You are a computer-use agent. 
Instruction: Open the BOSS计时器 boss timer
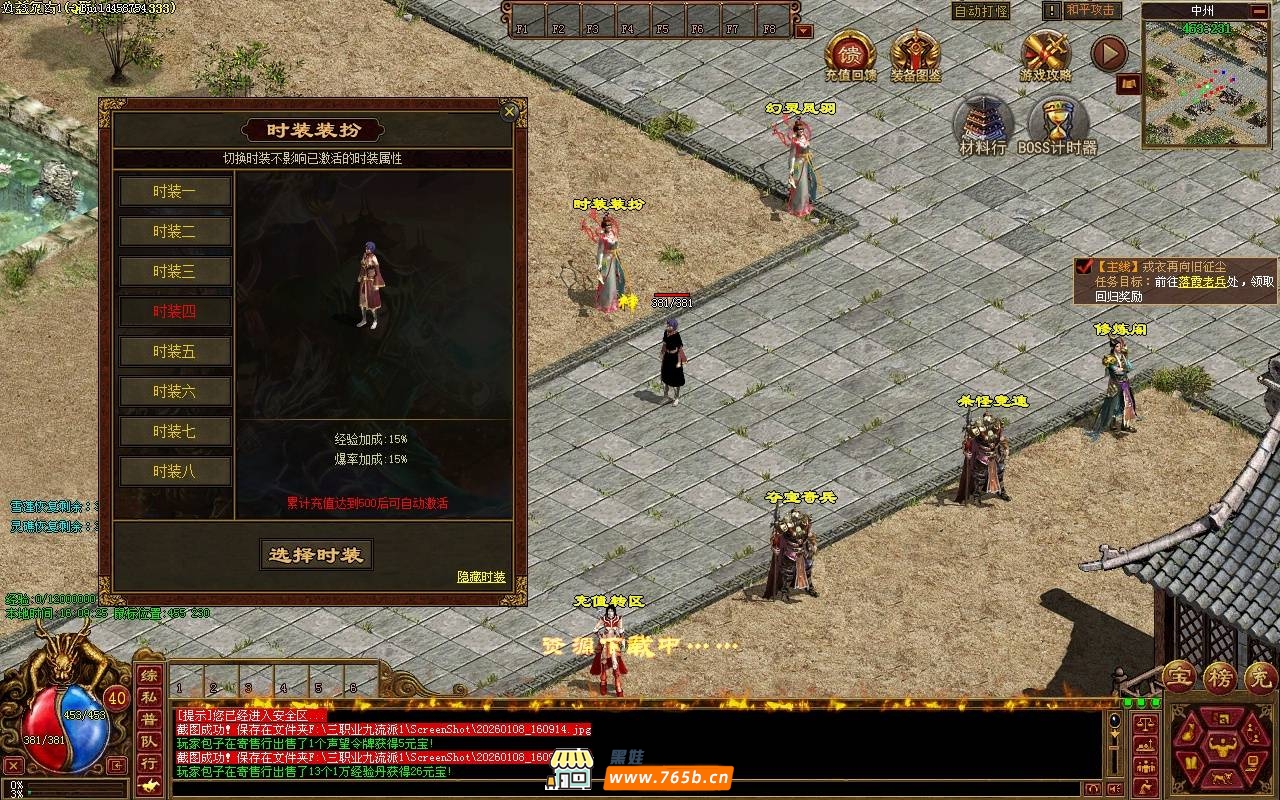(1057, 126)
